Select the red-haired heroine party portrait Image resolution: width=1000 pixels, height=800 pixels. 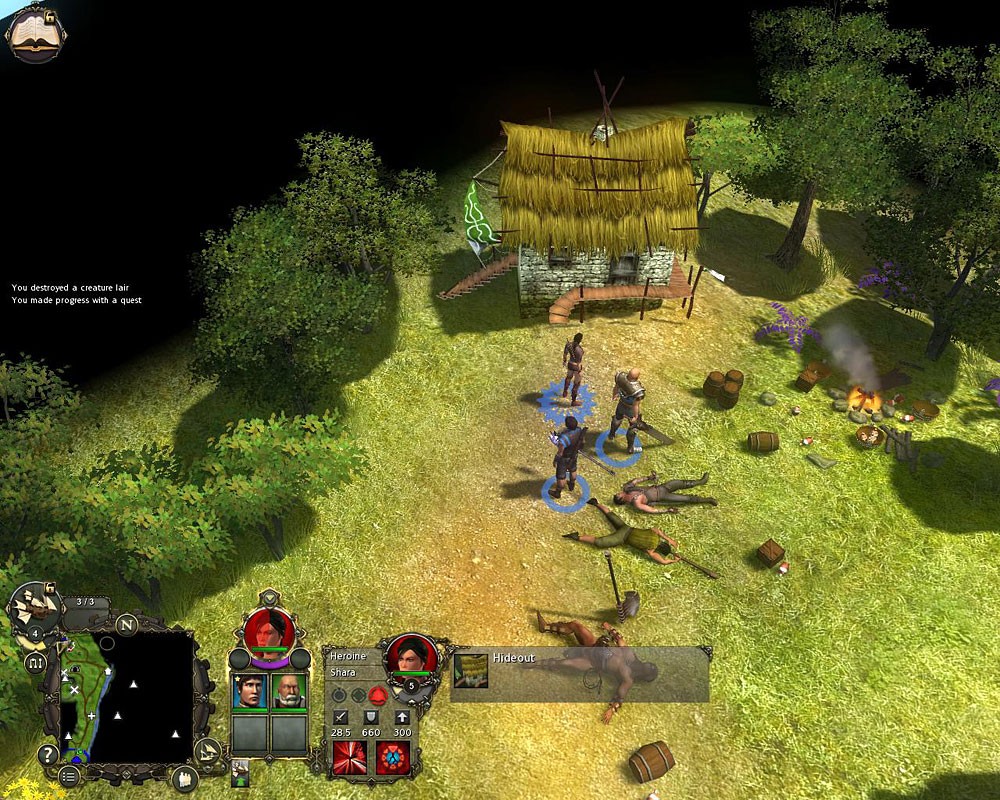(269, 629)
